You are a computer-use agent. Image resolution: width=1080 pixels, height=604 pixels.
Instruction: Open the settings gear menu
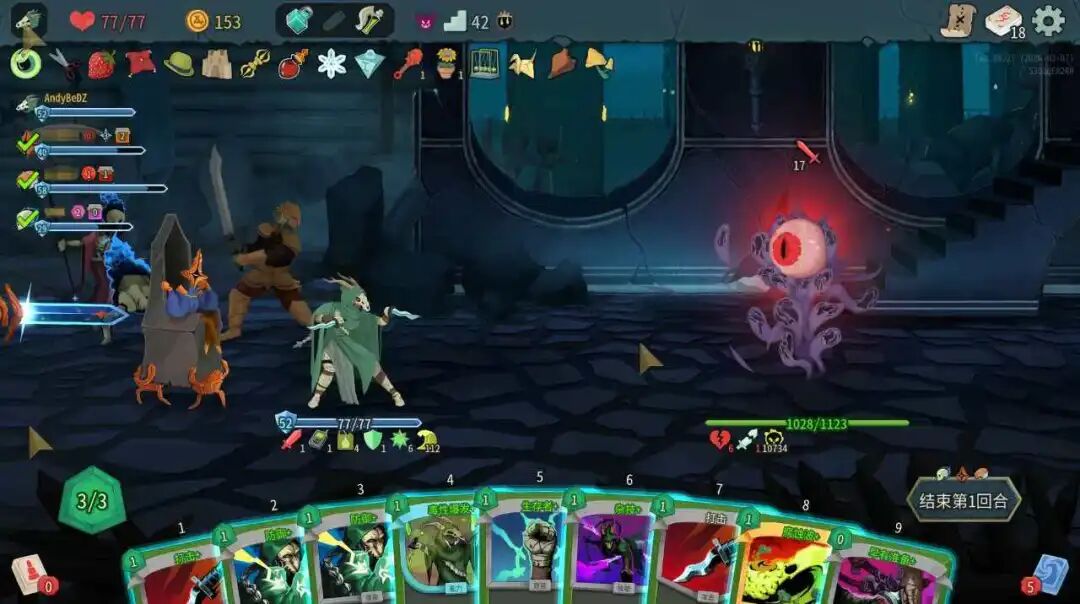tap(1048, 21)
